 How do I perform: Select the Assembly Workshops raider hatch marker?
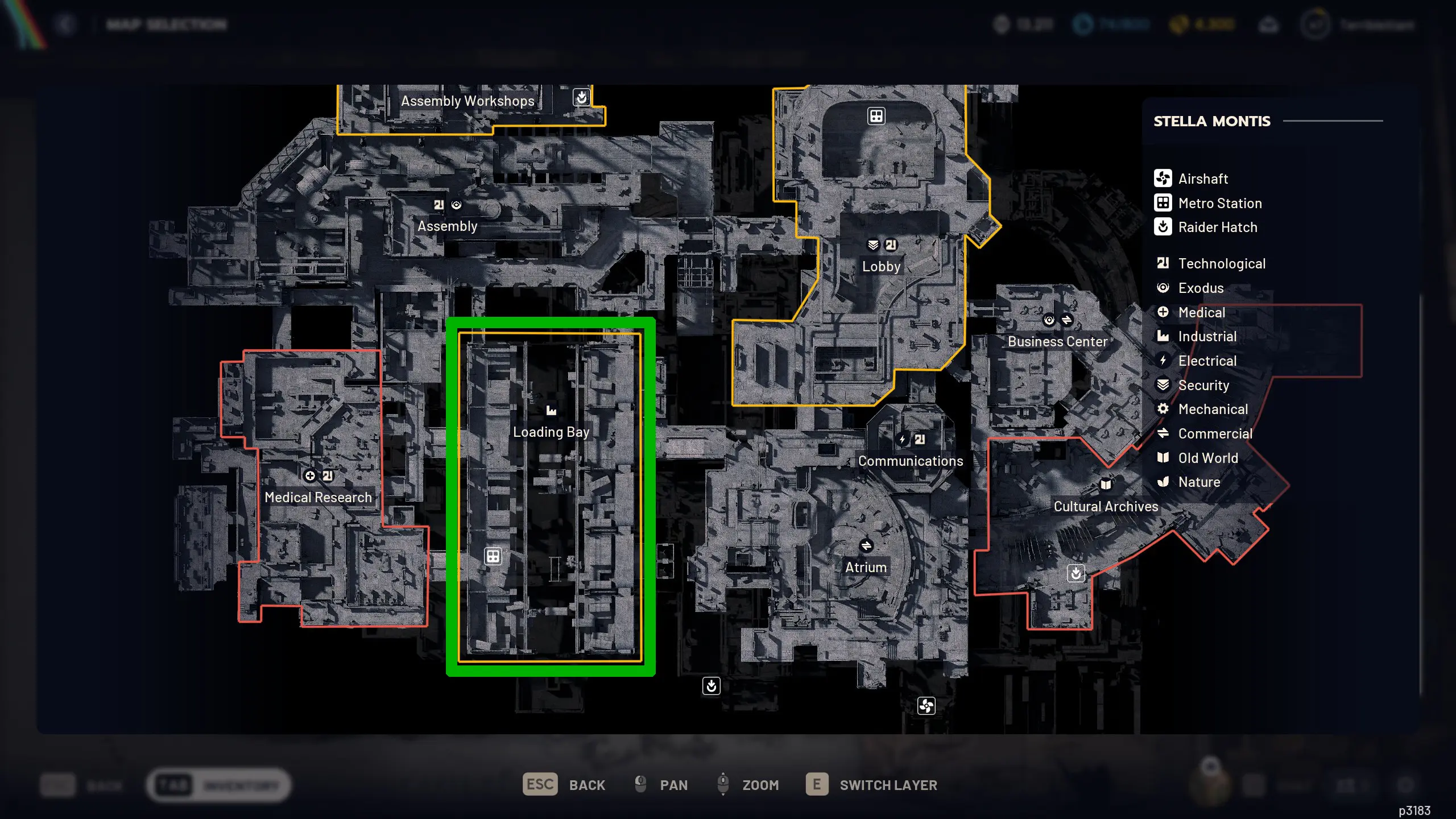(581, 98)
